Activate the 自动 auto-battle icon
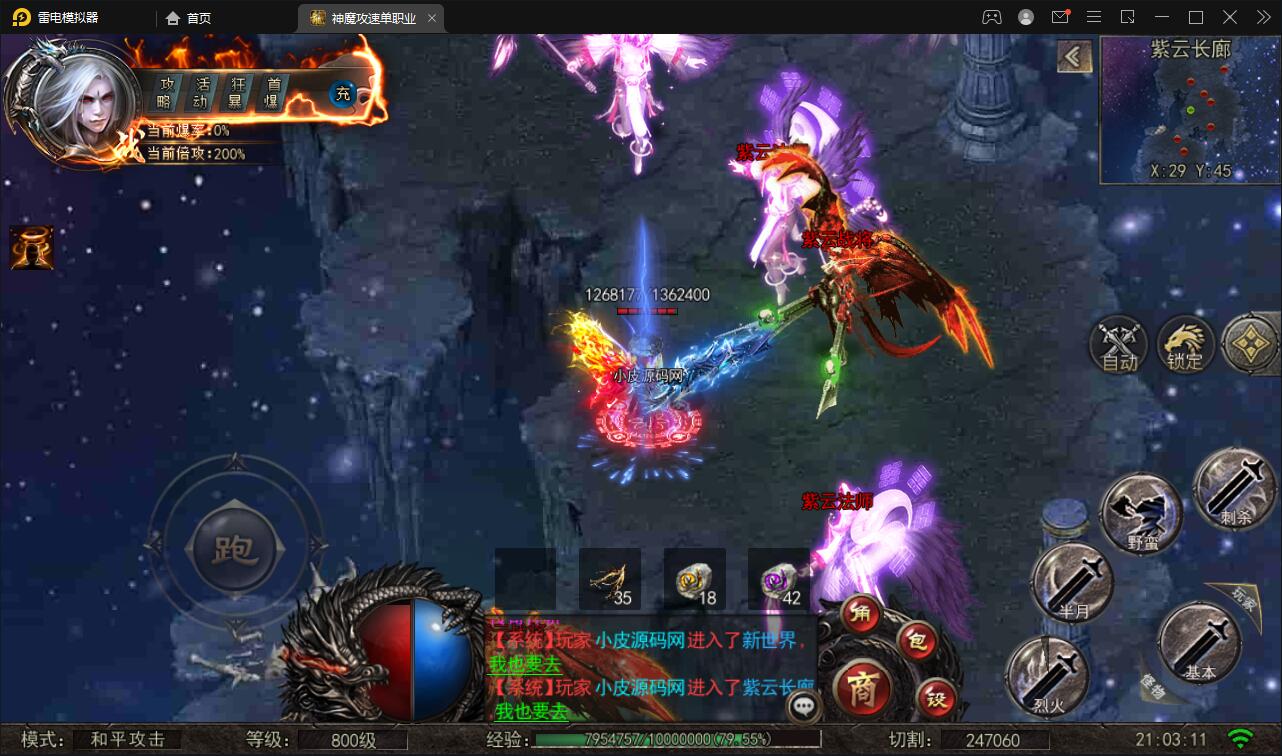 [x=1117, y=345]
